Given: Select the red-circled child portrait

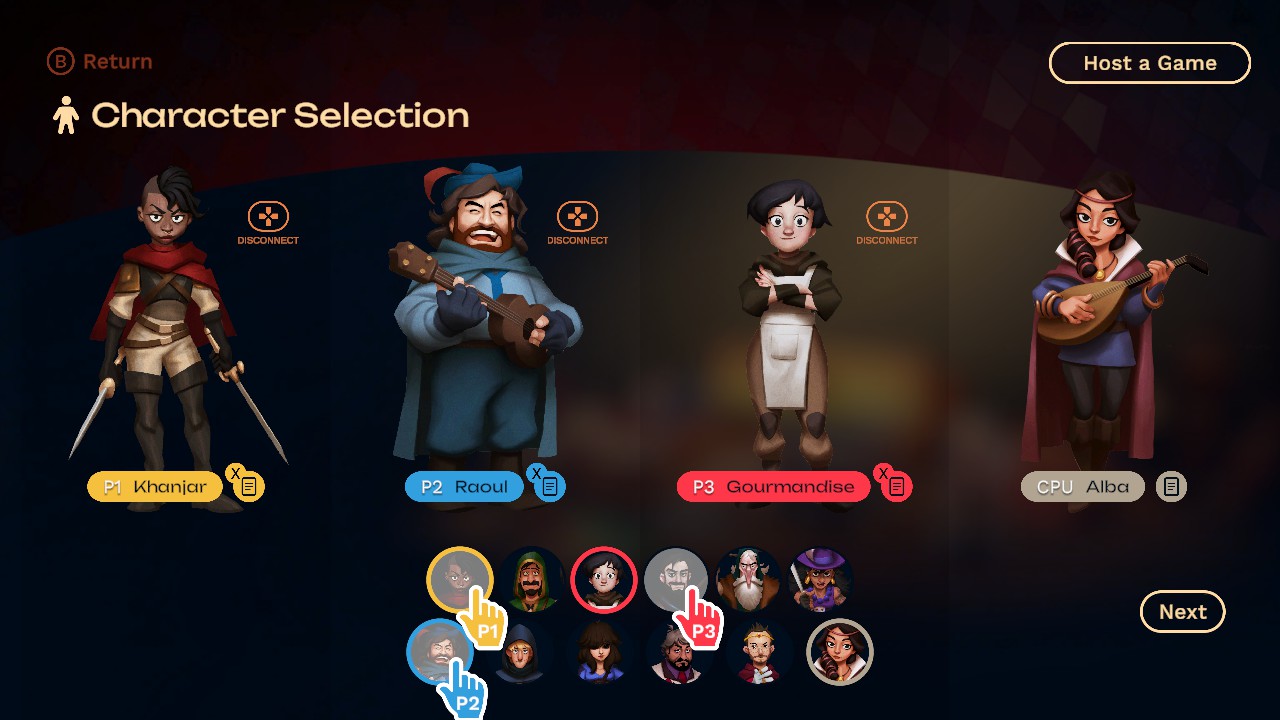Looking at the screenshot, I should tap(603, 580).
